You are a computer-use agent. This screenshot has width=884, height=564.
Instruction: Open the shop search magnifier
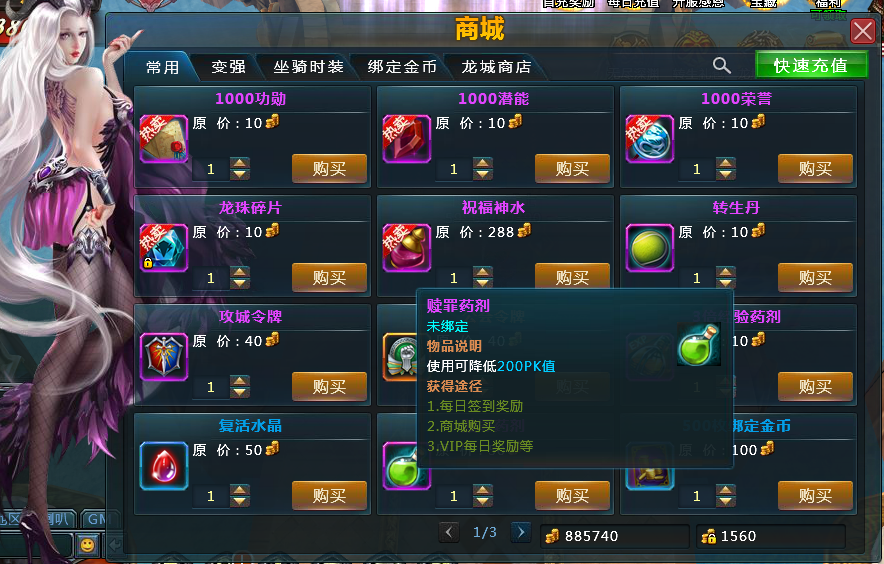pyautogui.click(x=721, y=65)
